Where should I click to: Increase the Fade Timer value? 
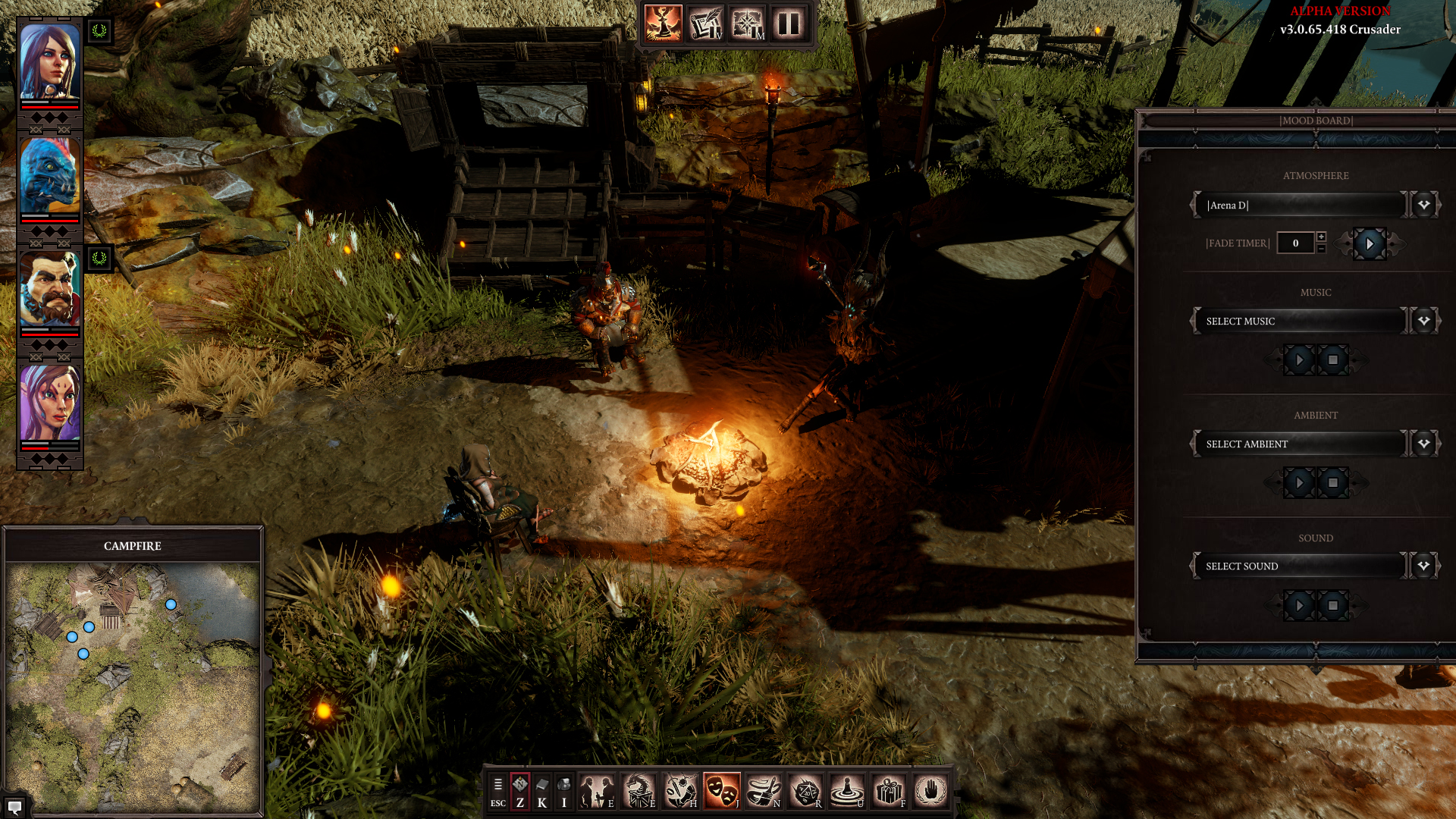click(x=1321, y=237)
